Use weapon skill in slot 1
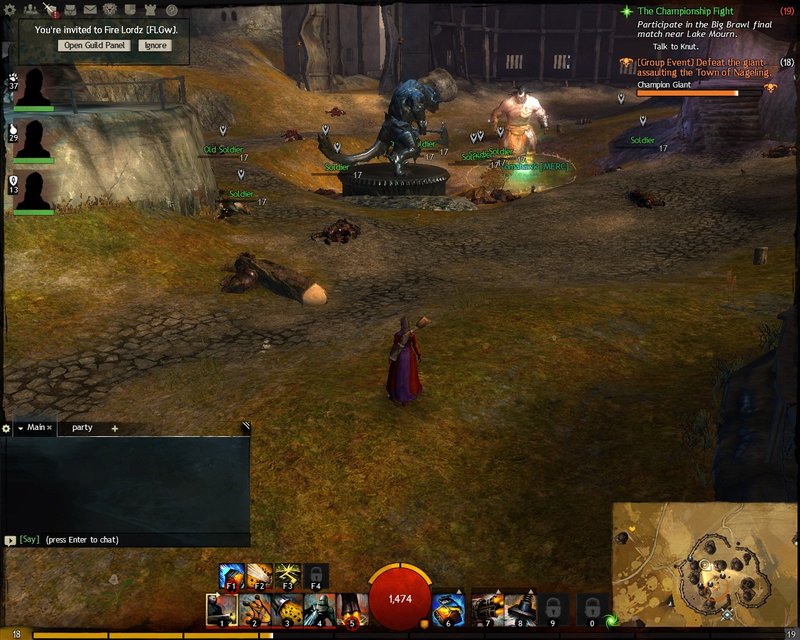The height and width of the screenshot is (640, 800). coord(219,607)
